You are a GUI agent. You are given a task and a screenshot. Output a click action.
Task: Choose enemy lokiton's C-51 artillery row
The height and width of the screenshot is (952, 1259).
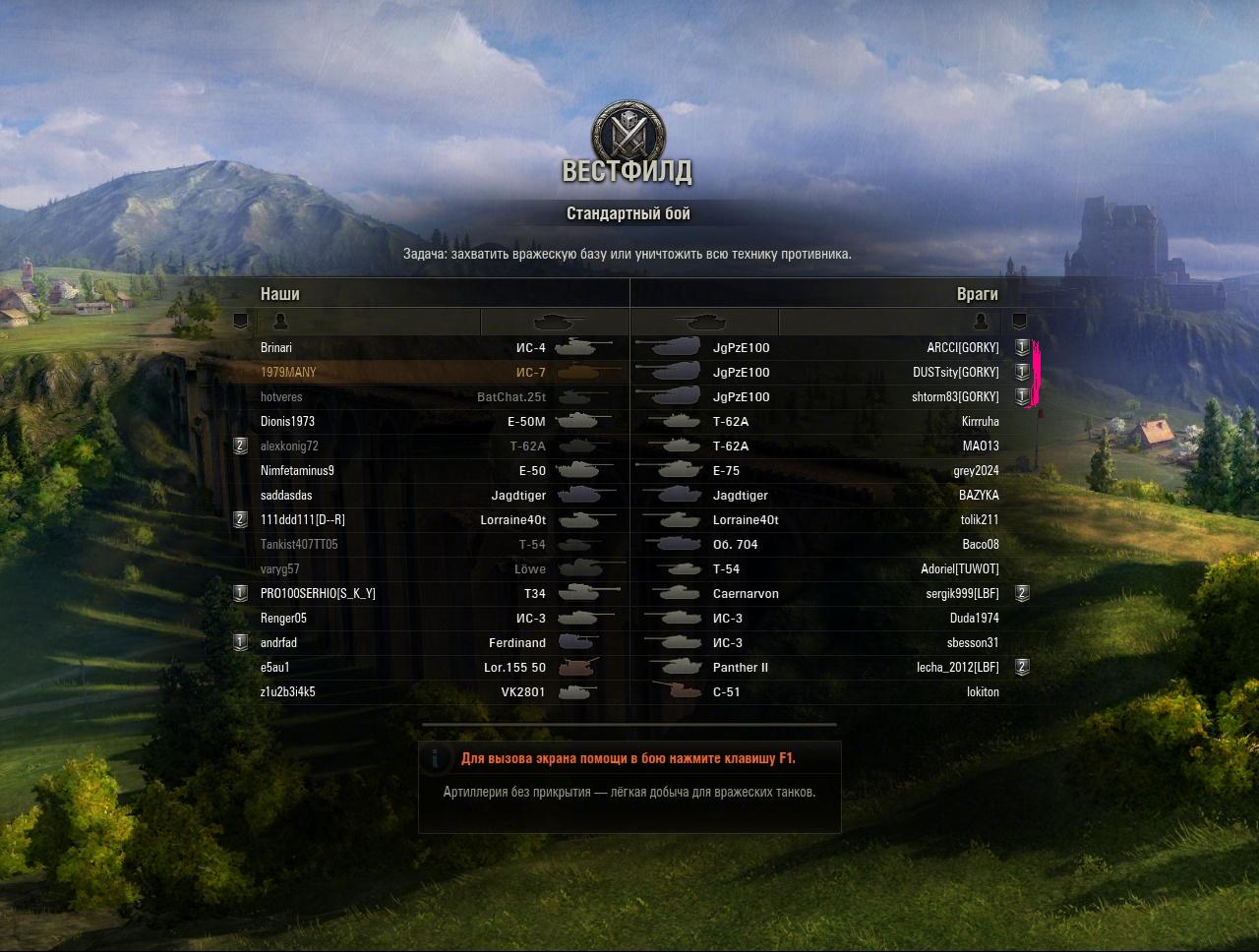coord(983,692)
